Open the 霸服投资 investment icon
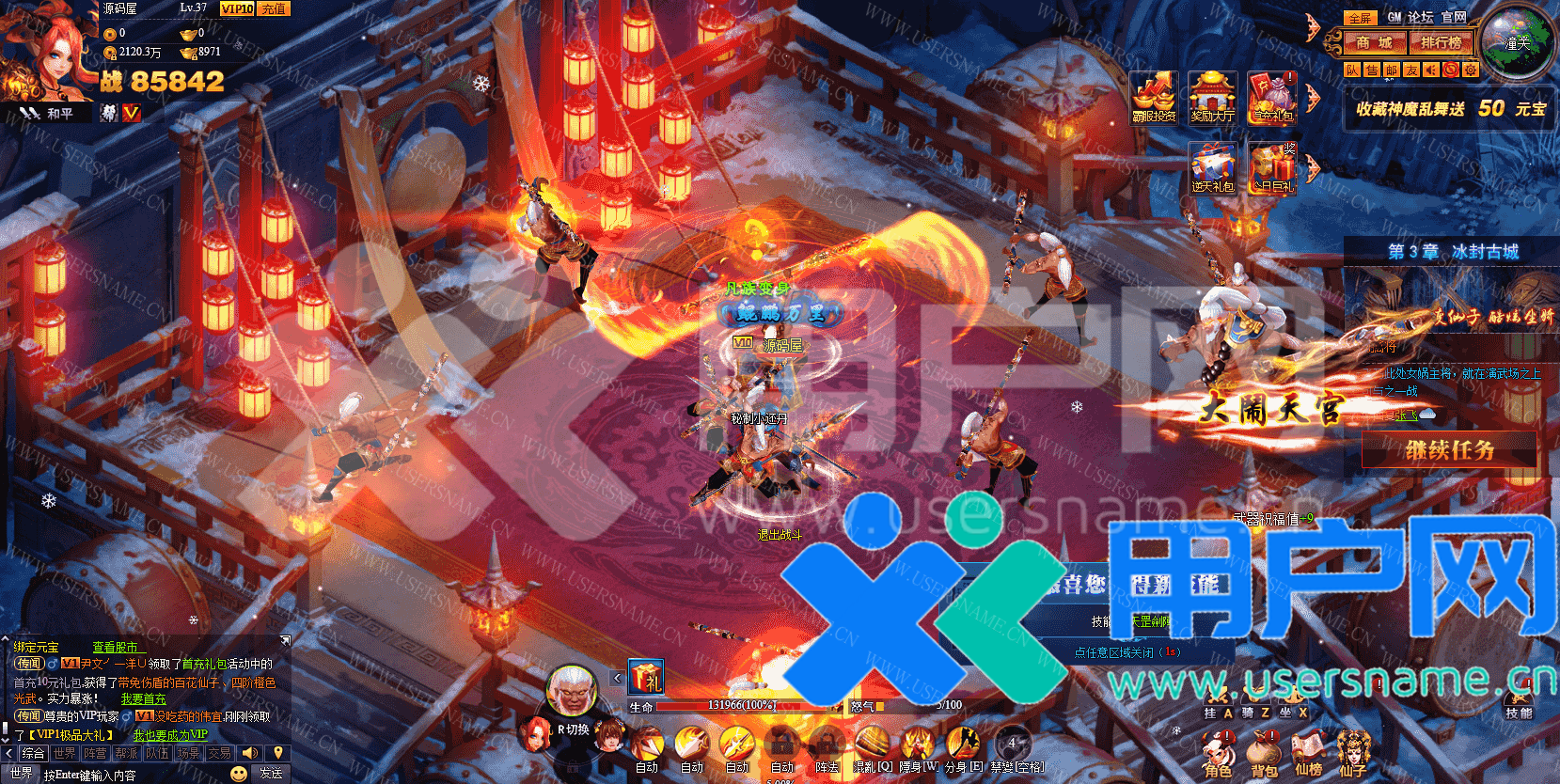 pos(1154,97)
